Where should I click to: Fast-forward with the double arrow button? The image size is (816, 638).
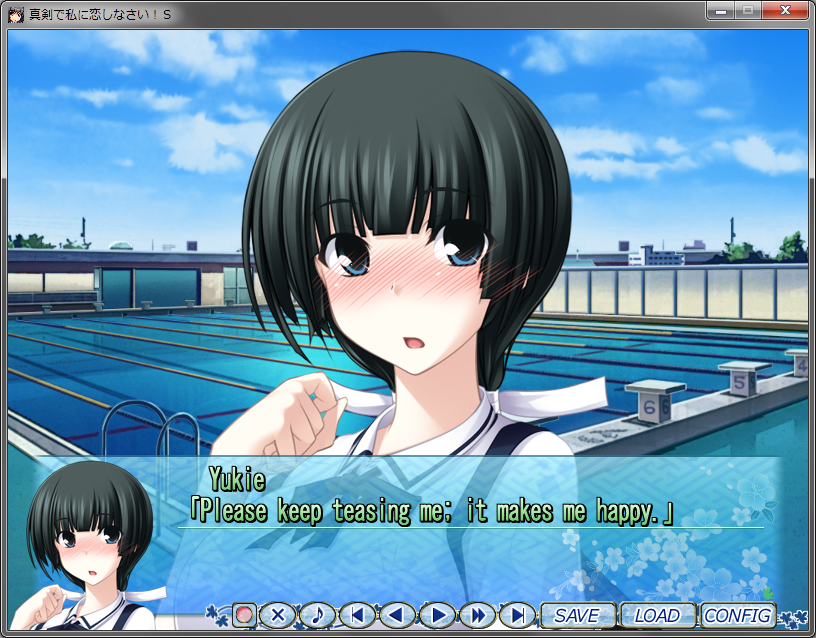478,615
